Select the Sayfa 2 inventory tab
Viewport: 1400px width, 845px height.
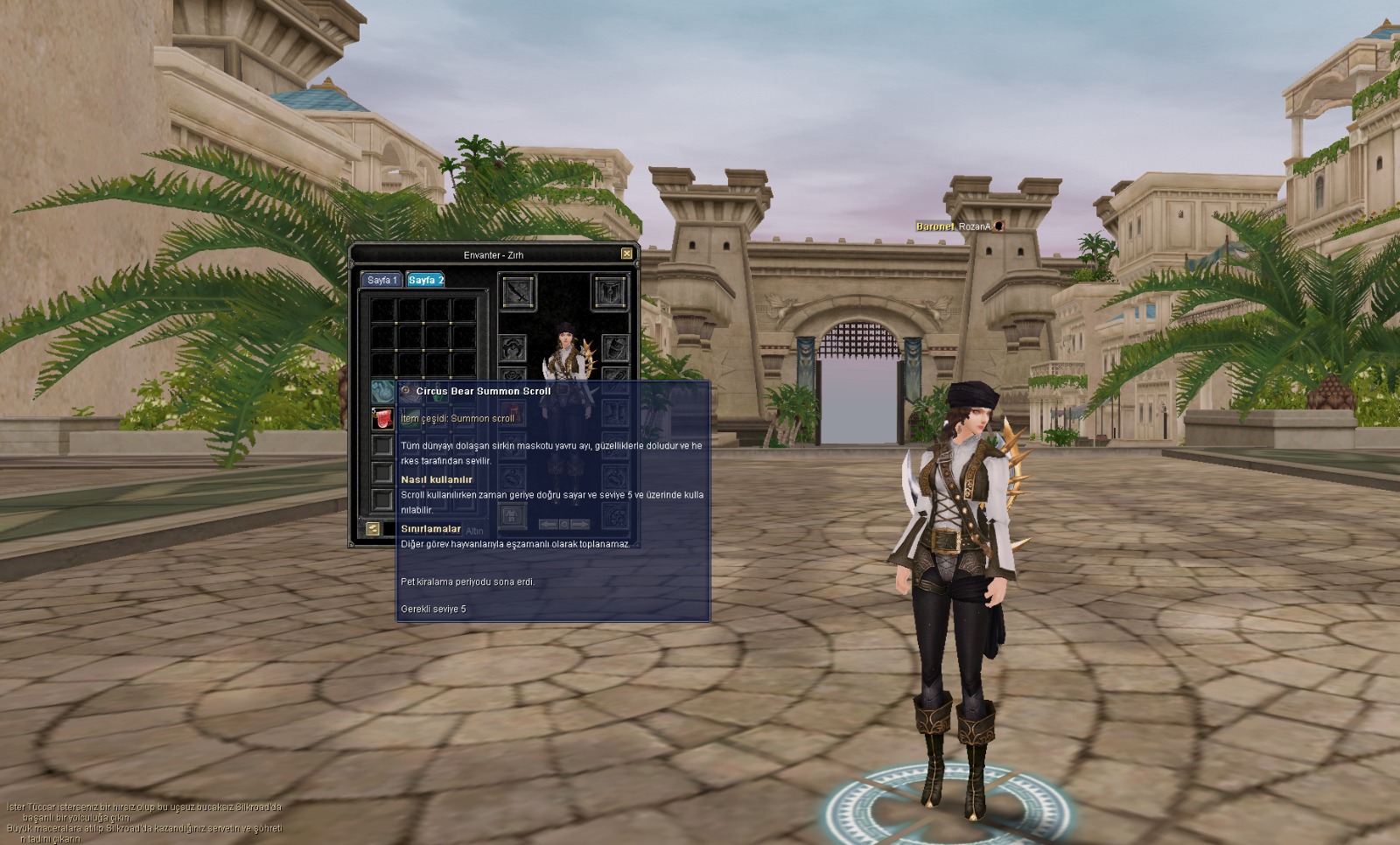426,280
